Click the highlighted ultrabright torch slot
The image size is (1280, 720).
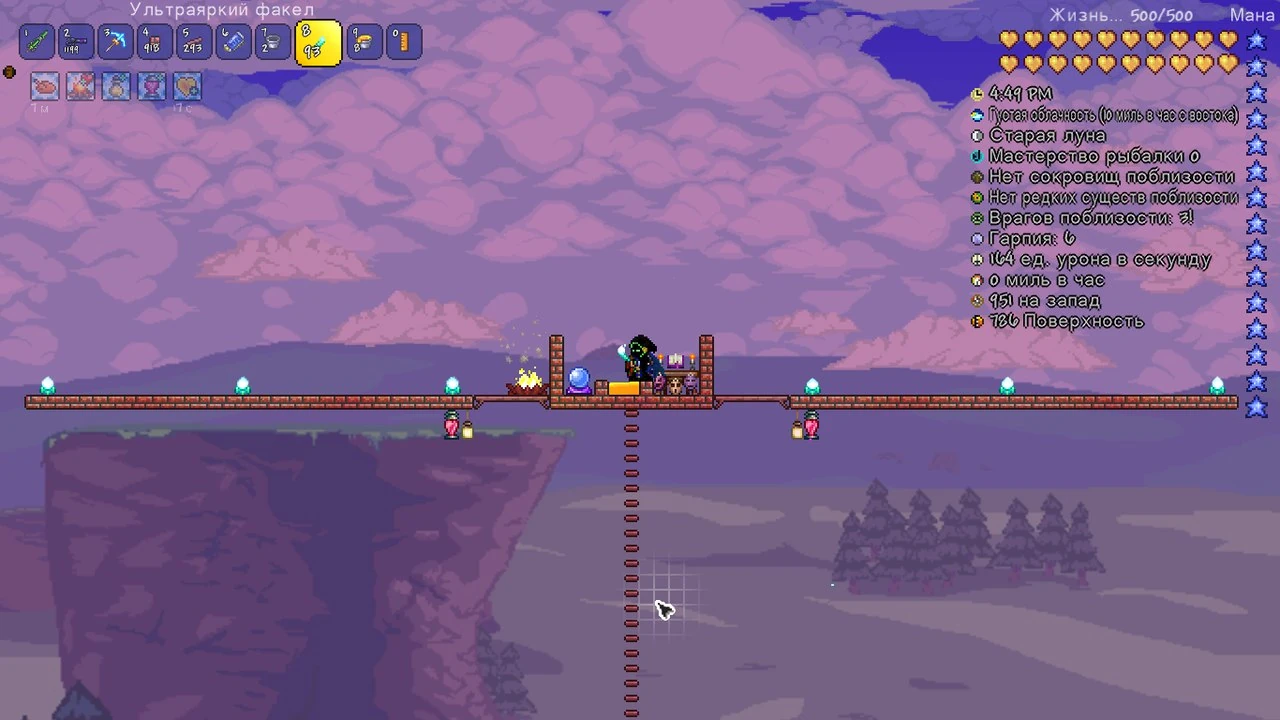317,44
